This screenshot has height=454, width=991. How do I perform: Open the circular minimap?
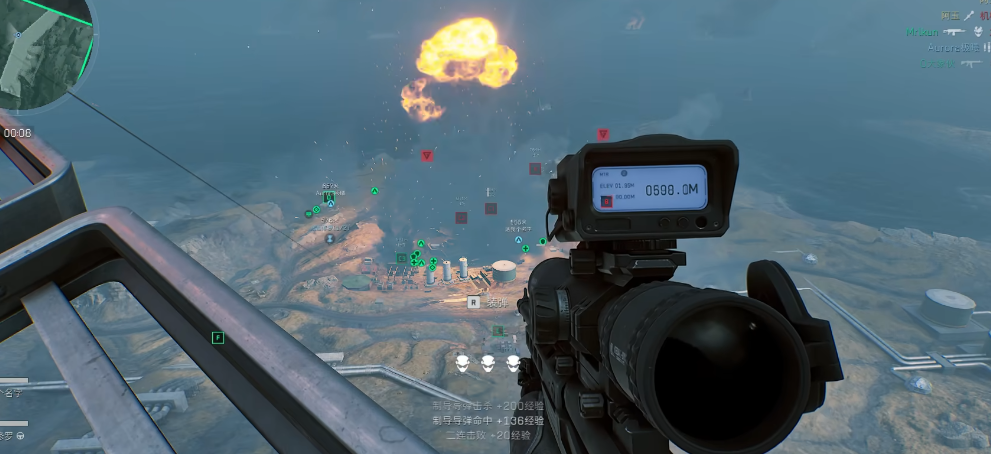click(40, 48)
